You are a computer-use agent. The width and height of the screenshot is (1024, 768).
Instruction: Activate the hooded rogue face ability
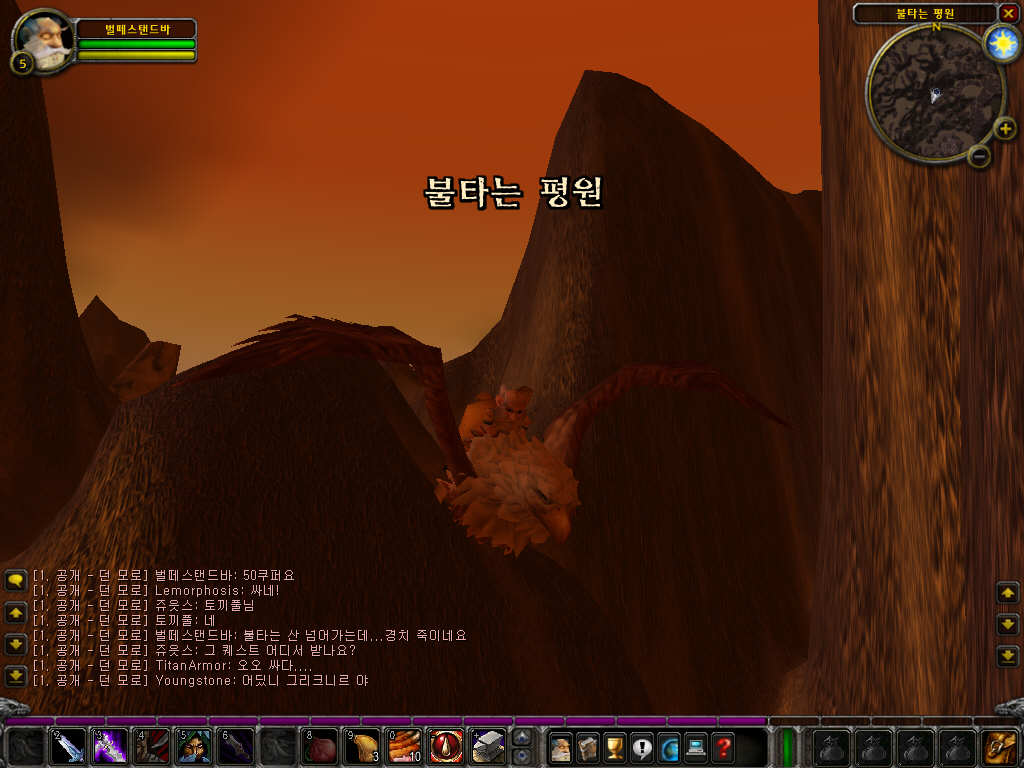point(193,747)
